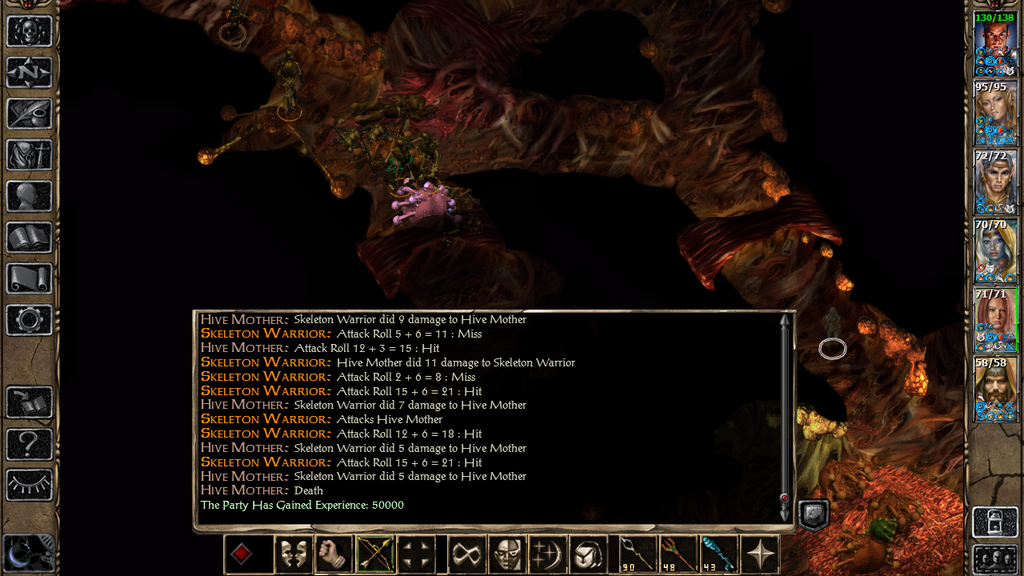Image resolution: width=1024 pixels, height=576 pixels.
Task: Select the portrait with 130/138 health
Action: [995, 43]
